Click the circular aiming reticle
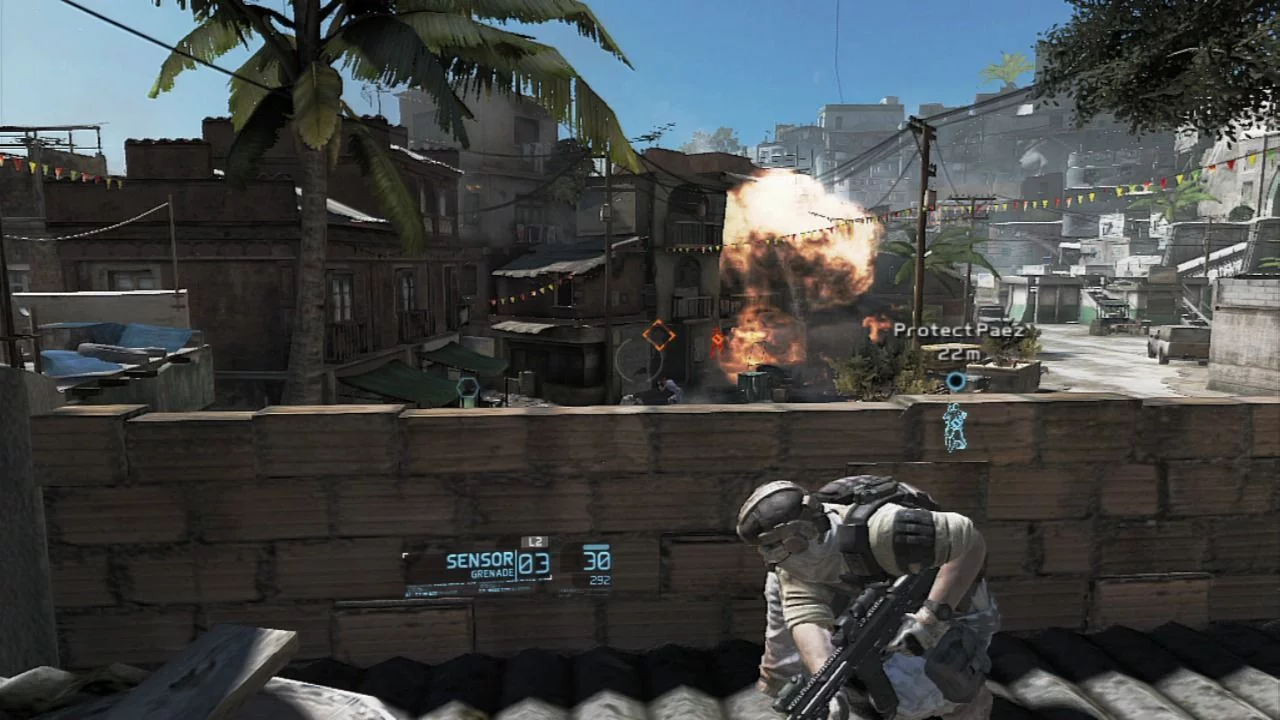Viewport: 1280px width, 720px height. click(x=640, y=360)
